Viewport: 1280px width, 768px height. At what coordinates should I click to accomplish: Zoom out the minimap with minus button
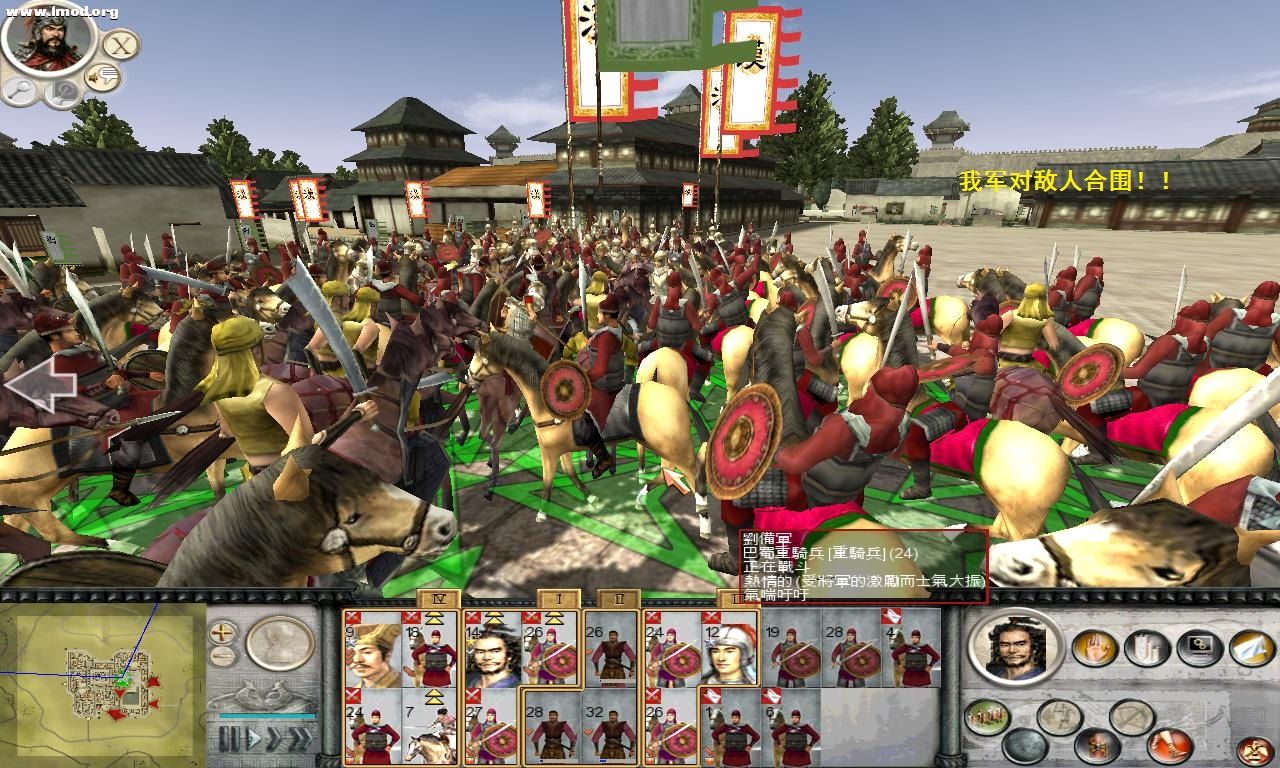pyautogui.click(x=223, y=656)
